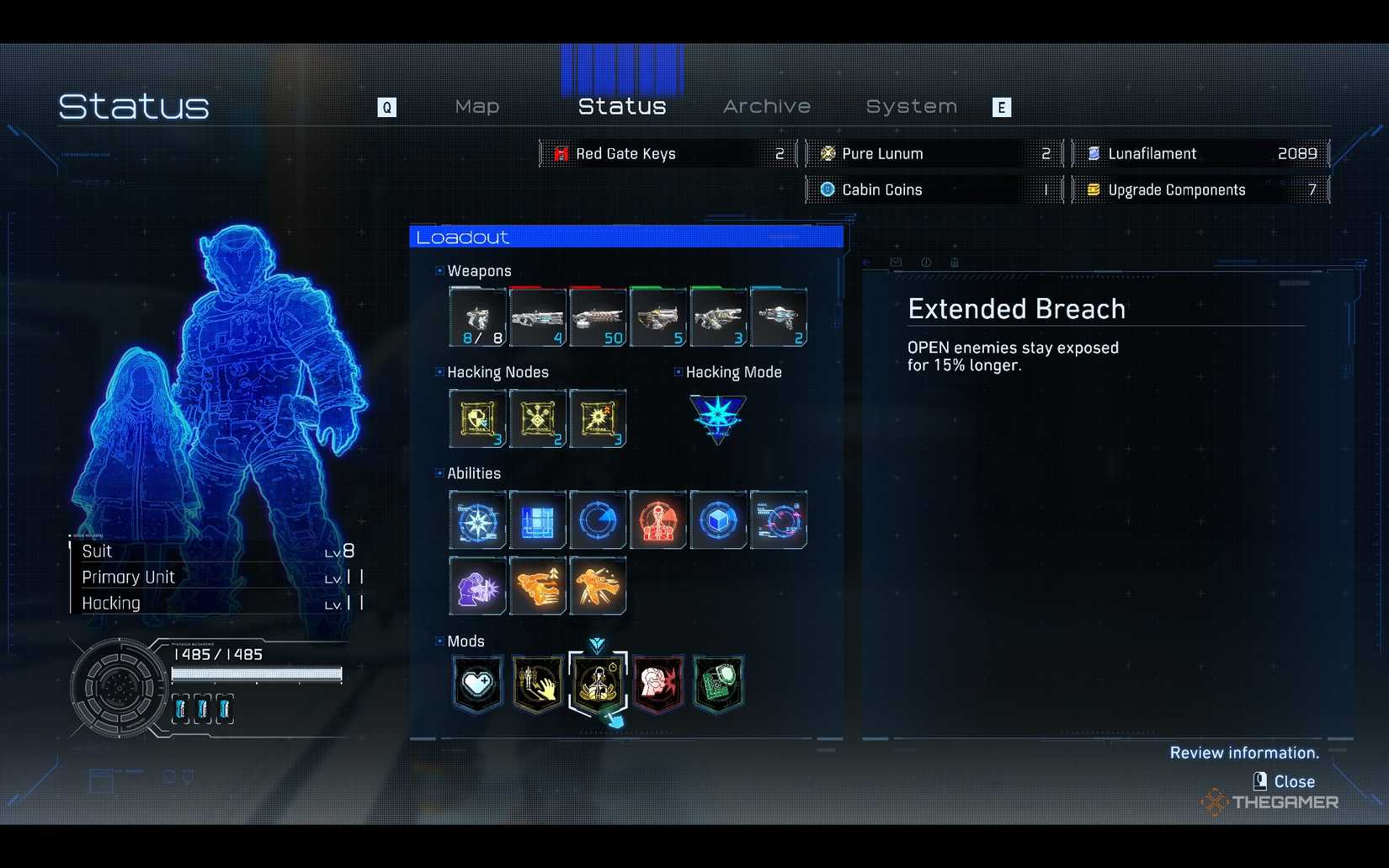Toggle the Abilities section marker
The width and height of the screenshot is (1389, 868).
439,473
